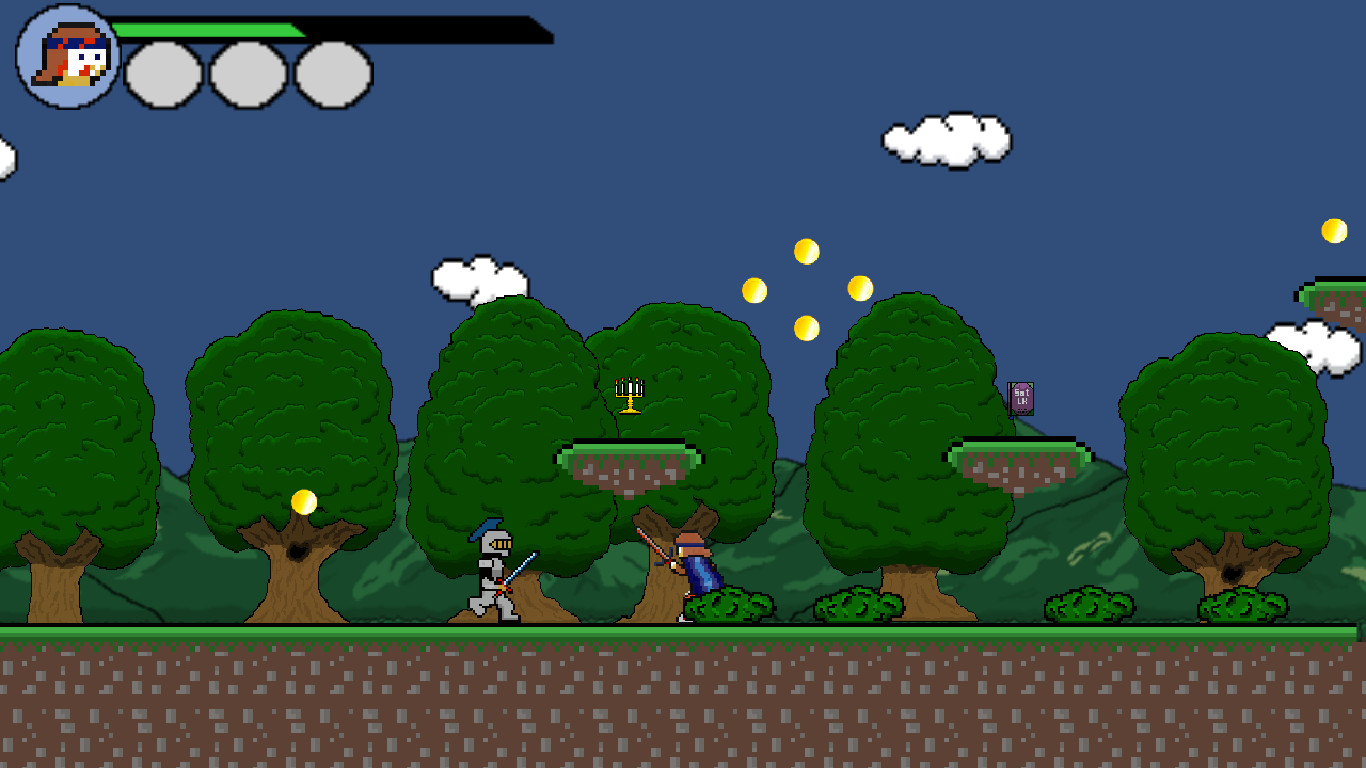Click the floating platform below the spellbook
Viewport: 1366px width, 768px height.
(x=1020, y=455)
